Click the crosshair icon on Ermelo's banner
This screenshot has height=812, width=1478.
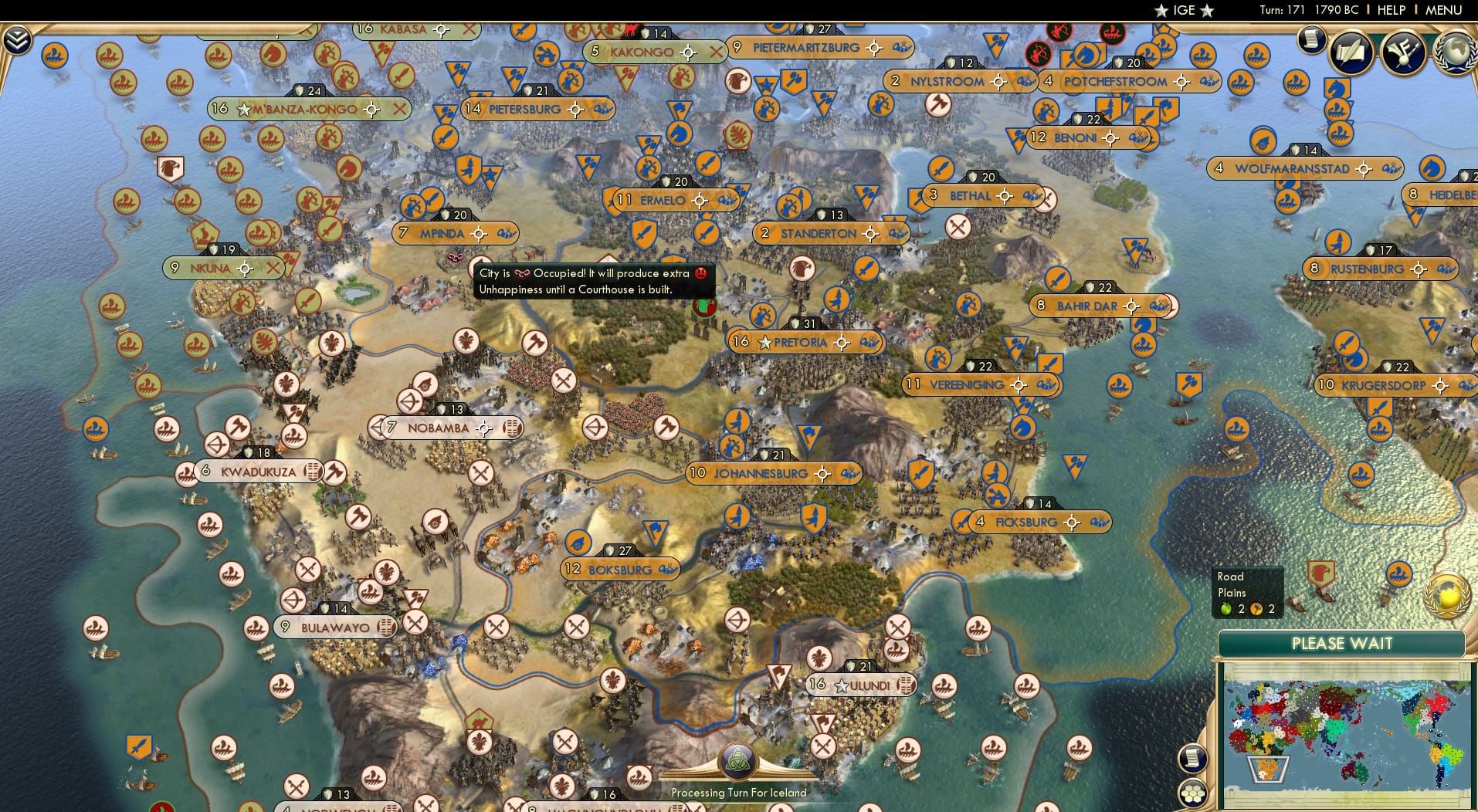click(700, 200)
